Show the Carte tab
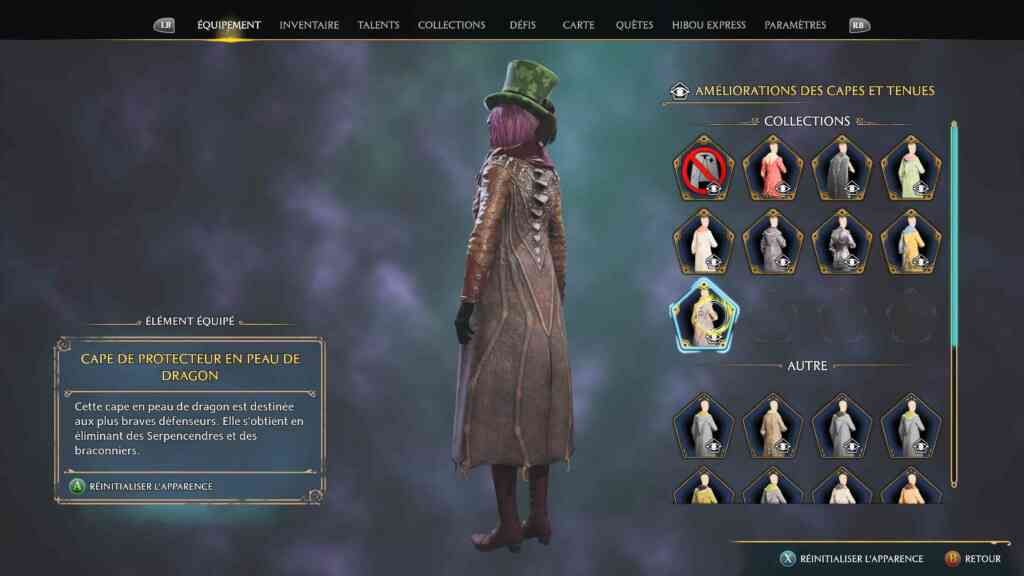Viewport: 1024px width, 576px height. tap(578, 25)
